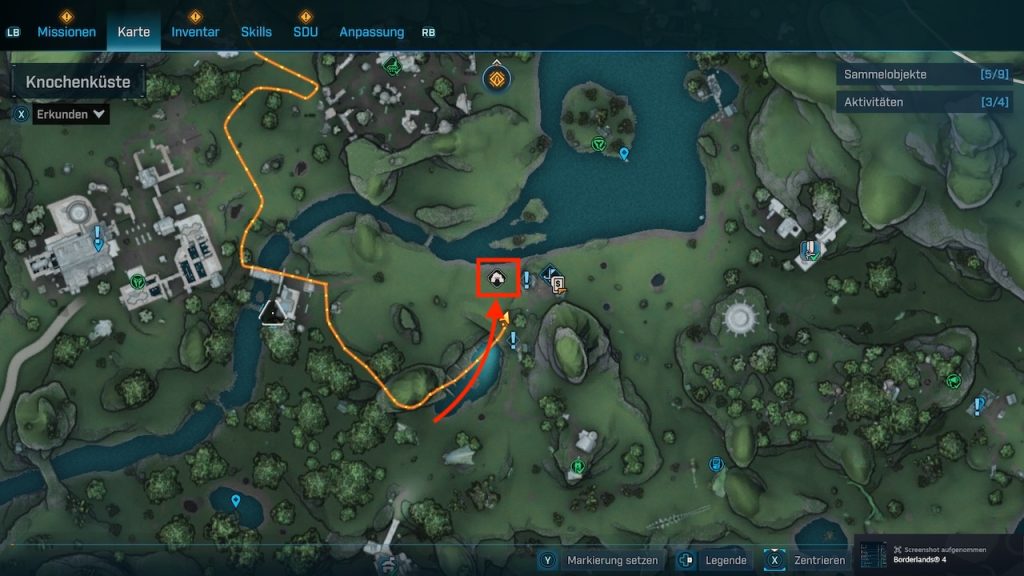Click the black triangle marker by the river

coord(271,314)
